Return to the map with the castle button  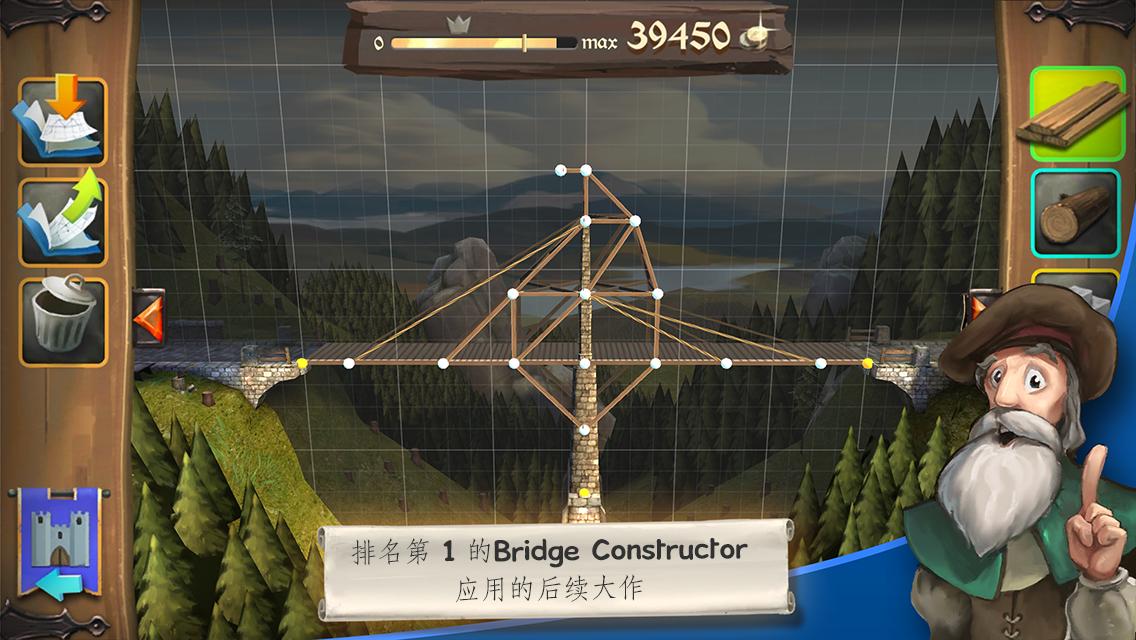pos(54,541)
